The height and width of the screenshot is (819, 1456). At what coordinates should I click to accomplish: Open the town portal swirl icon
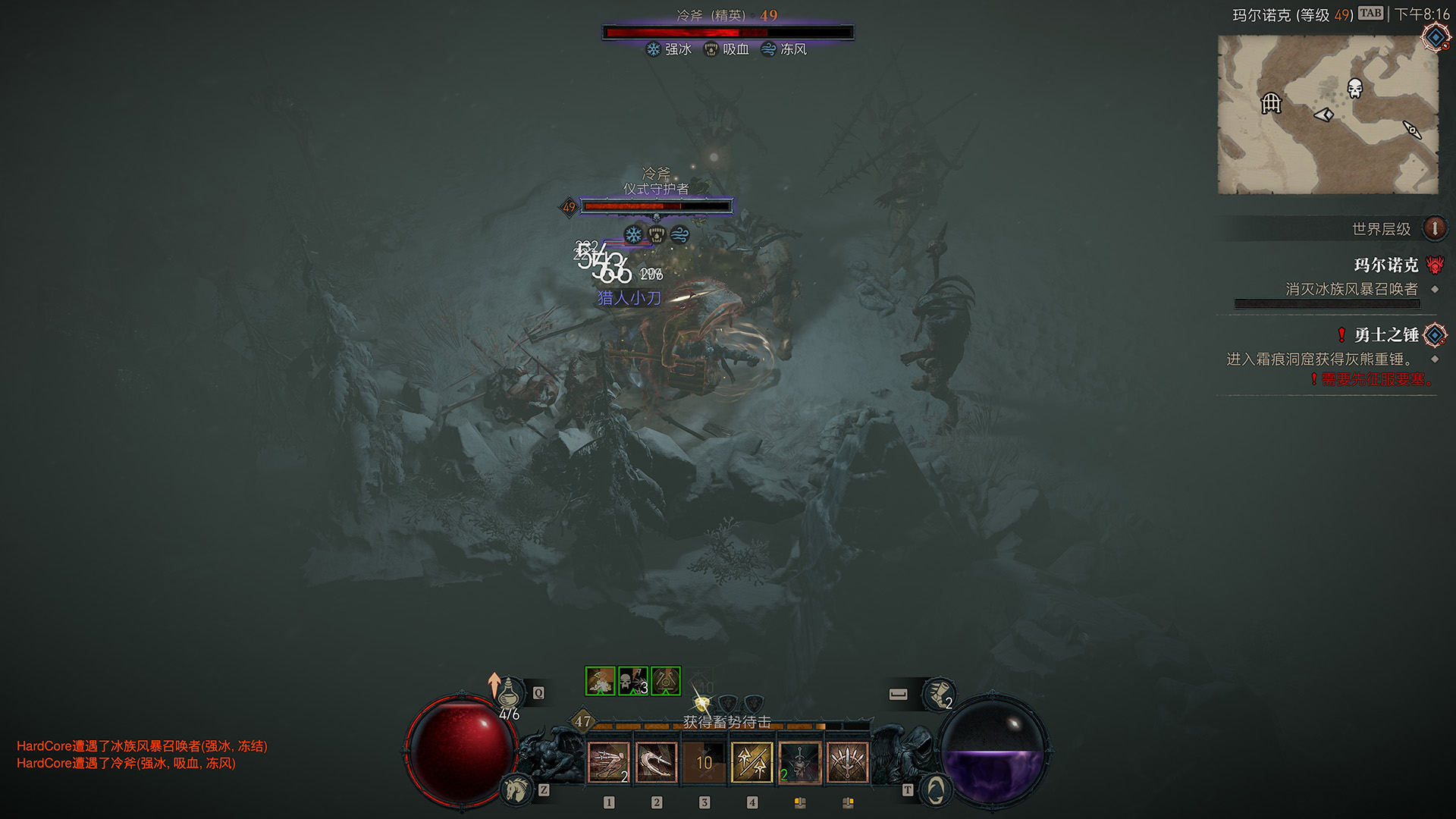pyautogui.click(x=936, y=790)
